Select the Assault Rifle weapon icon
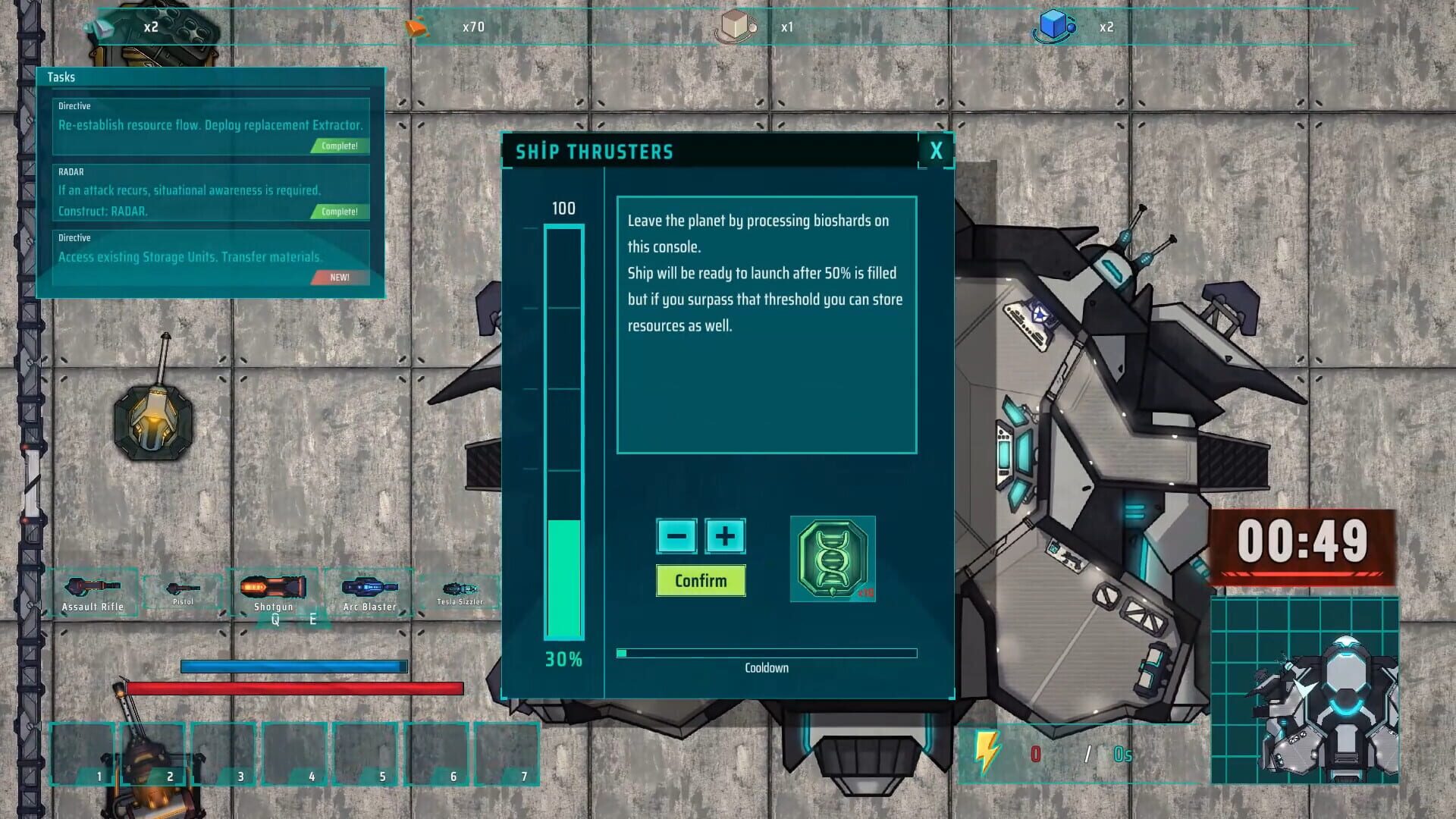 tap(93, 586)
